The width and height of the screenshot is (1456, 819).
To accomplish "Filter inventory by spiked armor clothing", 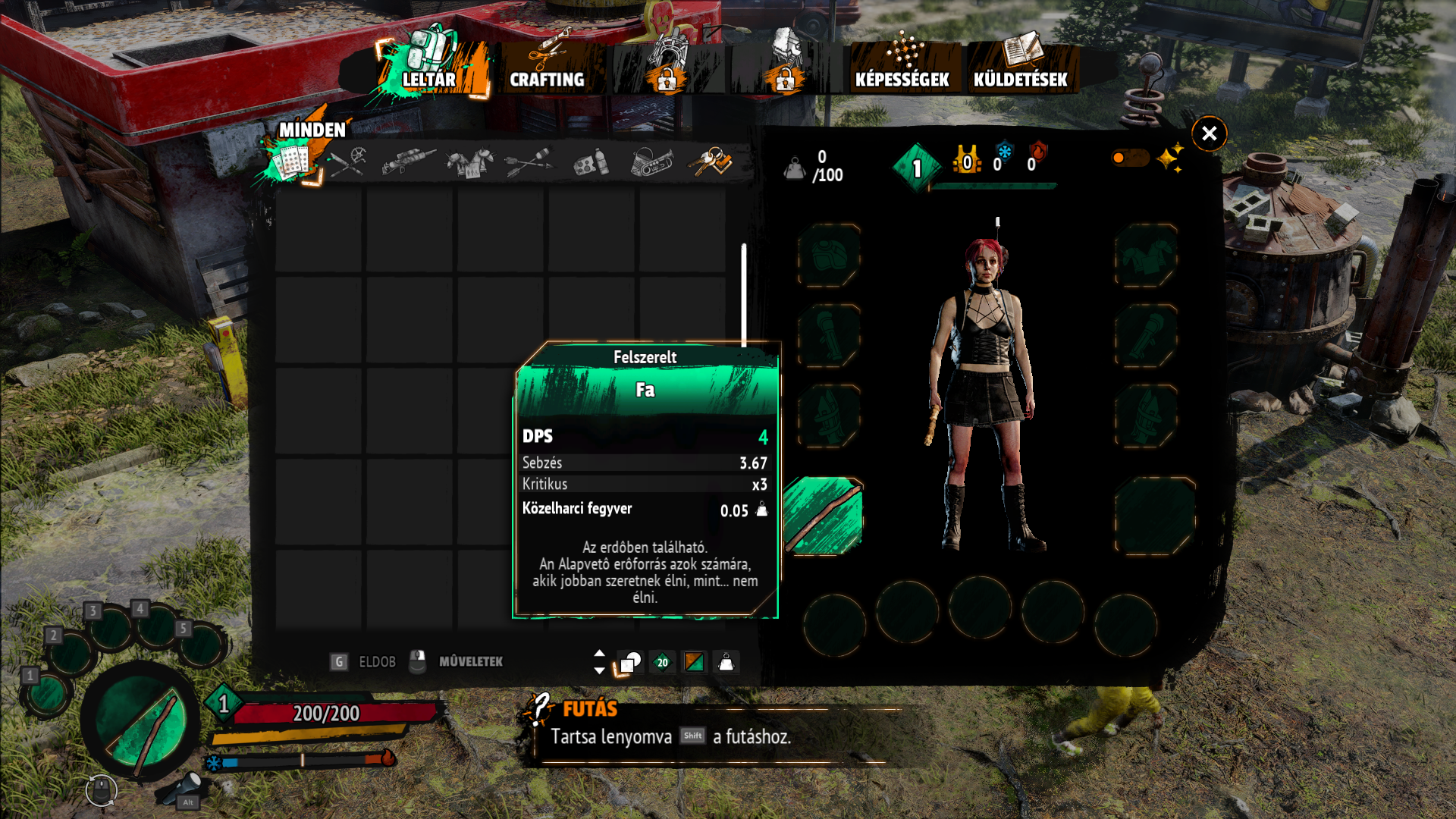I will tap(469, 162).
